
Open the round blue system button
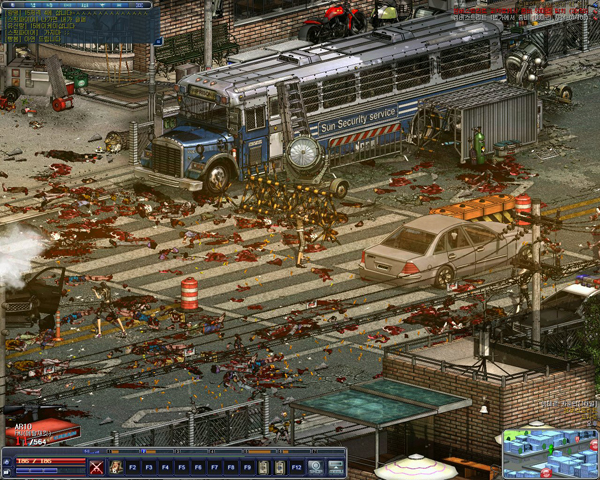coord(315,467)
